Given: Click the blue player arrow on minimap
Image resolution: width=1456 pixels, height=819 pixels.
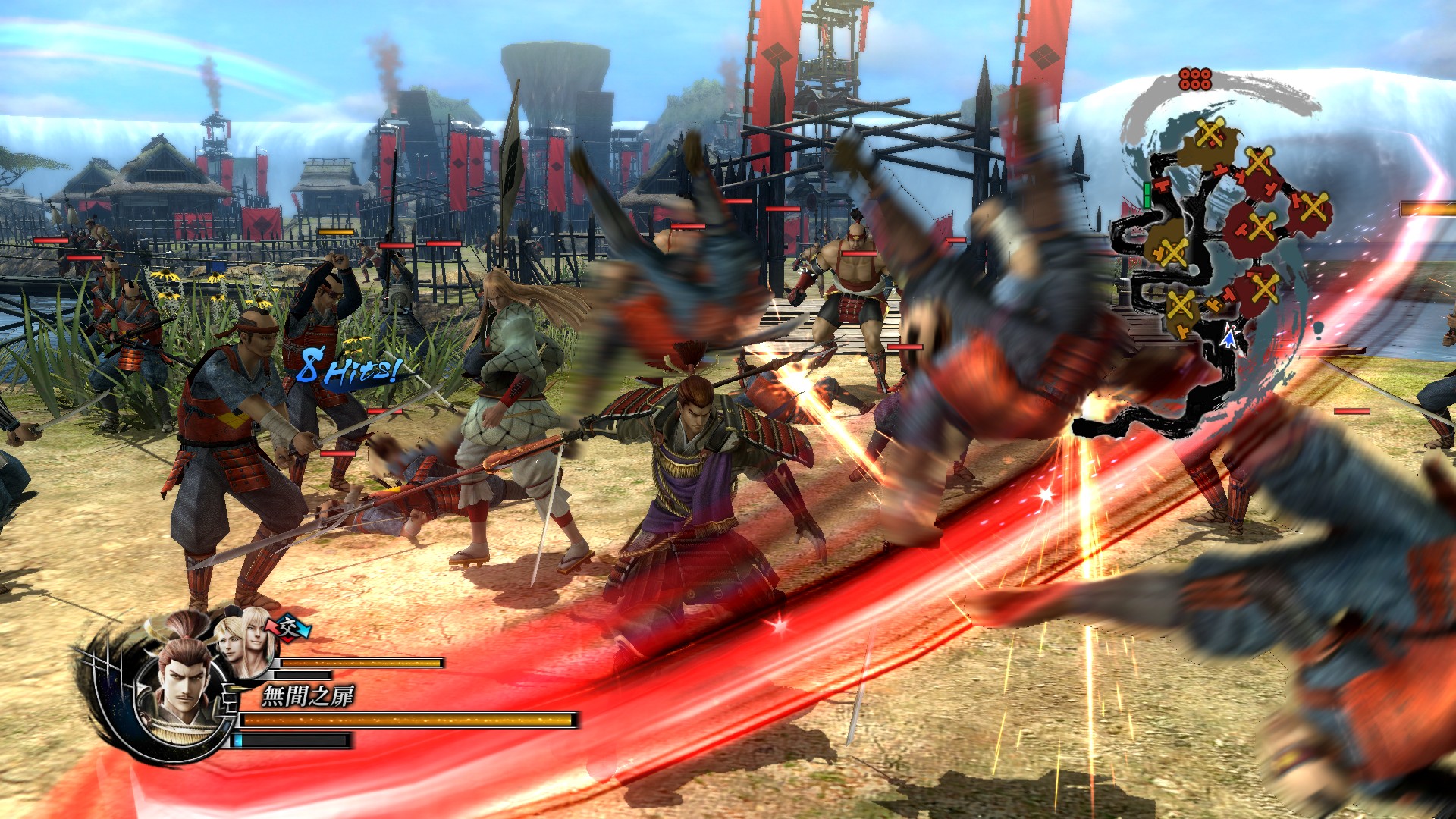Looking at the screenshot, I should [x=1228, y=338].
